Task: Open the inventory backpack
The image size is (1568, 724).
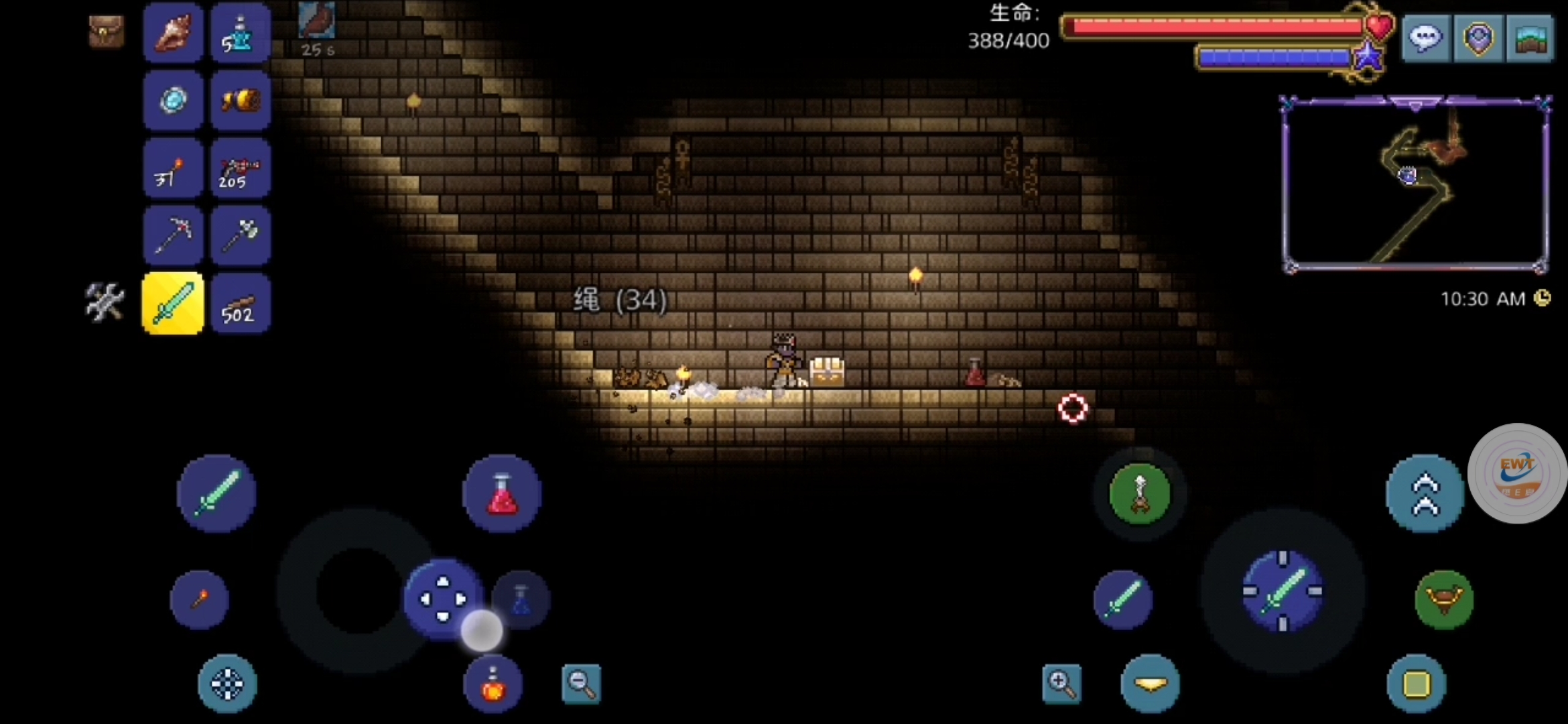Action: [x=106, y=32]
